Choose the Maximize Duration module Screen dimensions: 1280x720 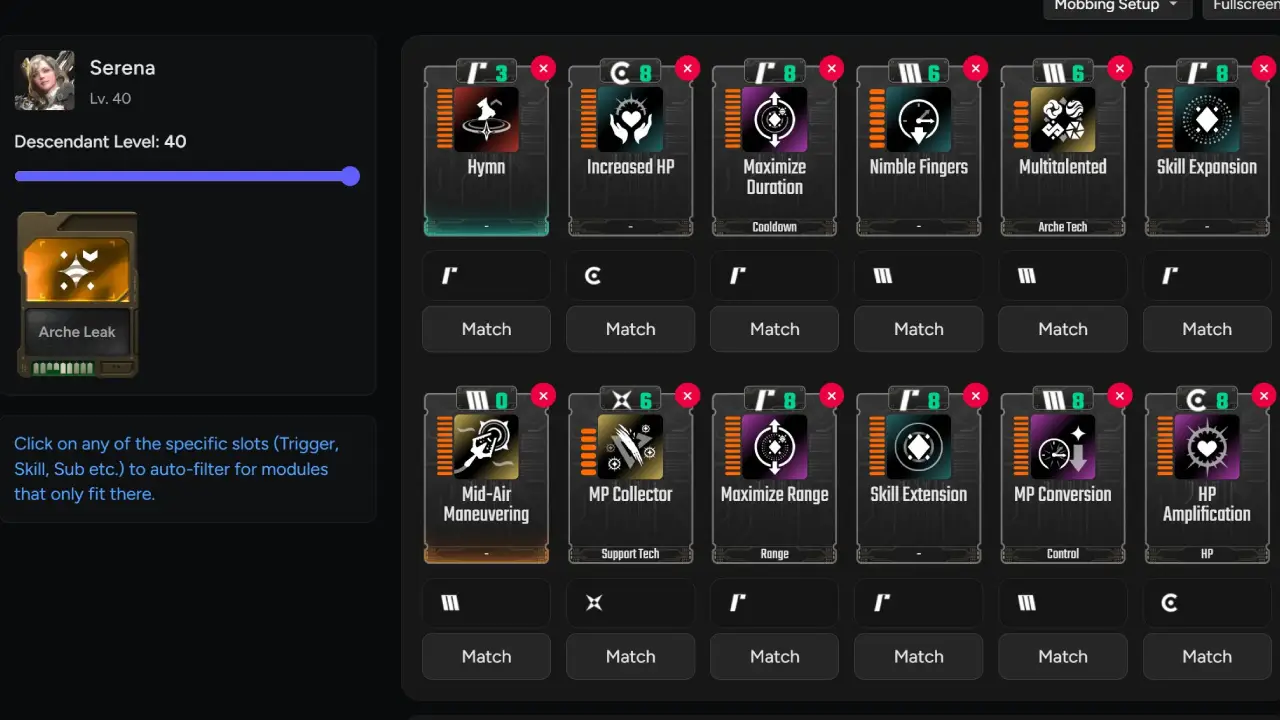tap(774, 150)
